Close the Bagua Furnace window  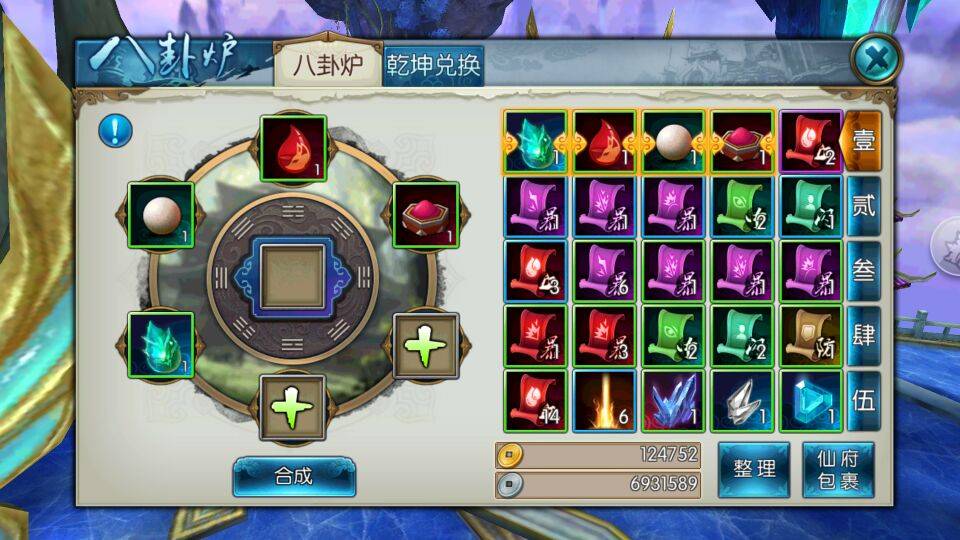click(876, 62)
